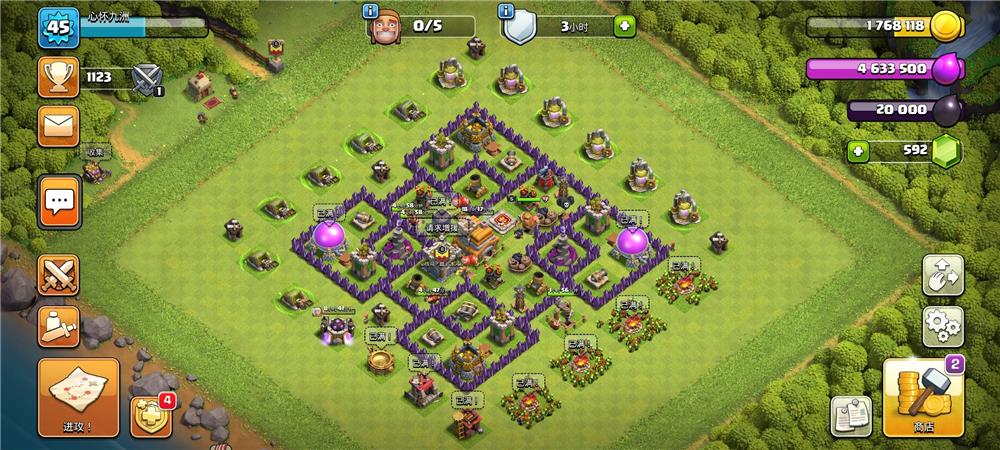Open the mail envelope inbox
Viewport: 1000px width, 450px height.
(x=58, y=127)
